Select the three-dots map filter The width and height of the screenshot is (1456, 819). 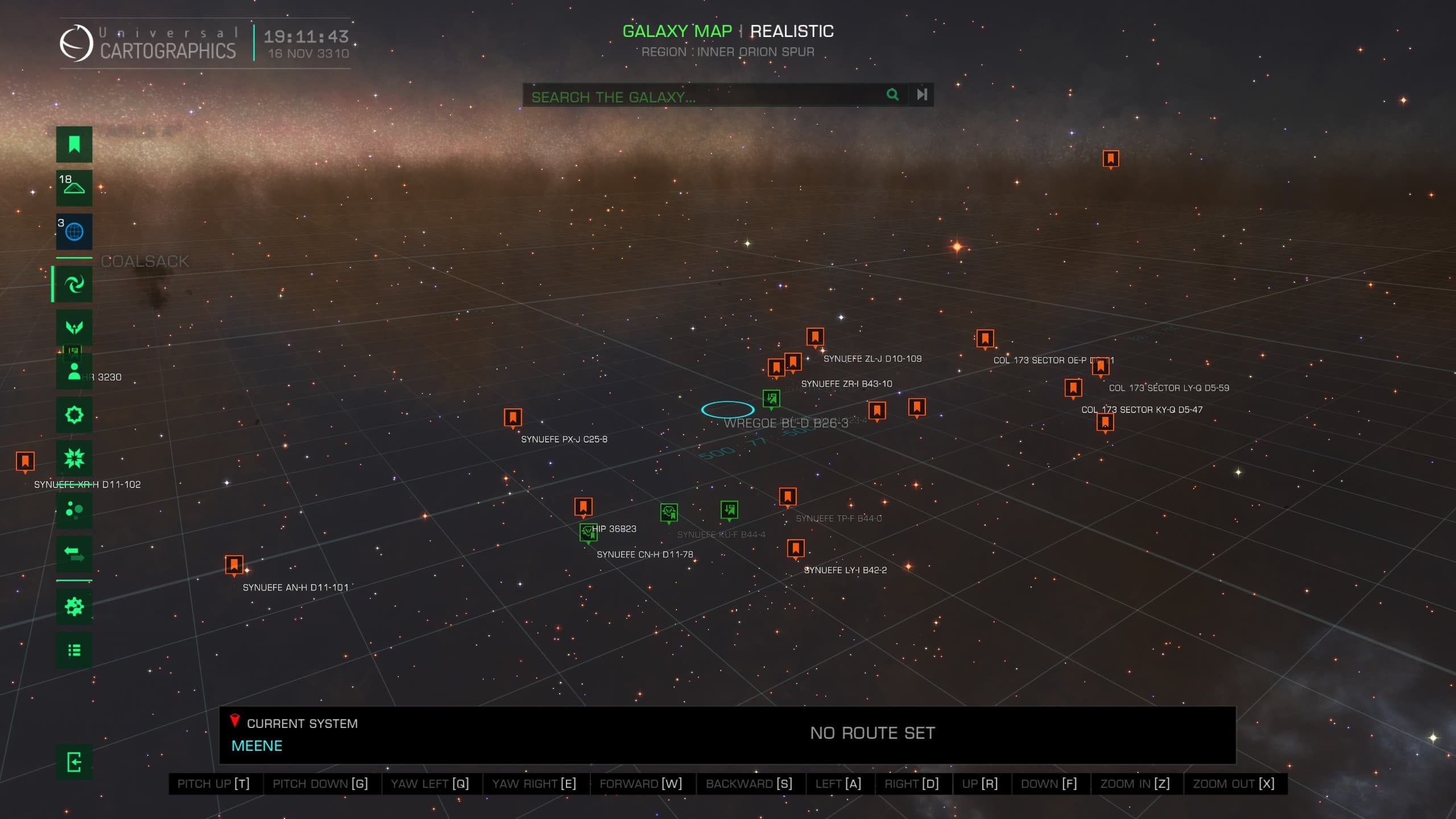coord(74,510)
